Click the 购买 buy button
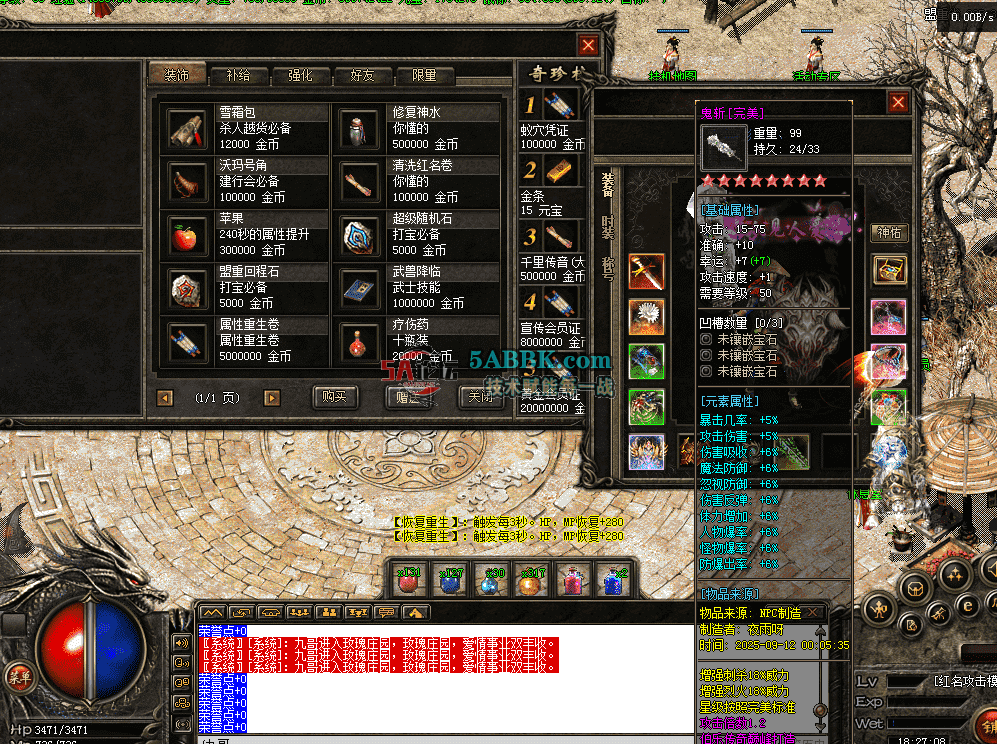997x744 pixels. click(334, 397)
